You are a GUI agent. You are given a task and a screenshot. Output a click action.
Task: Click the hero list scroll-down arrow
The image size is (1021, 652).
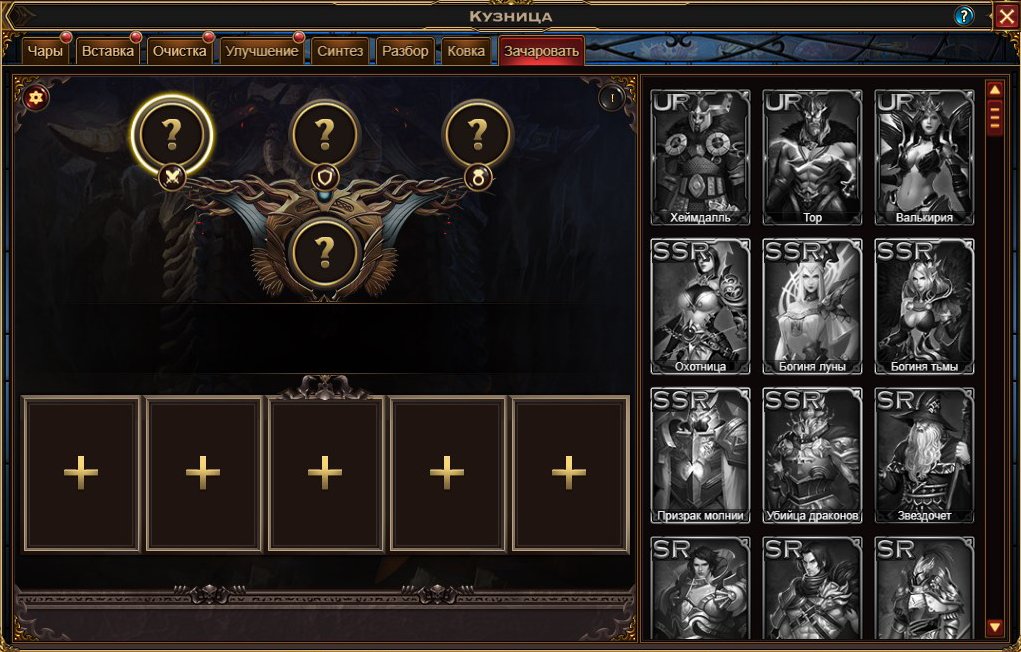tap(994, 627)
